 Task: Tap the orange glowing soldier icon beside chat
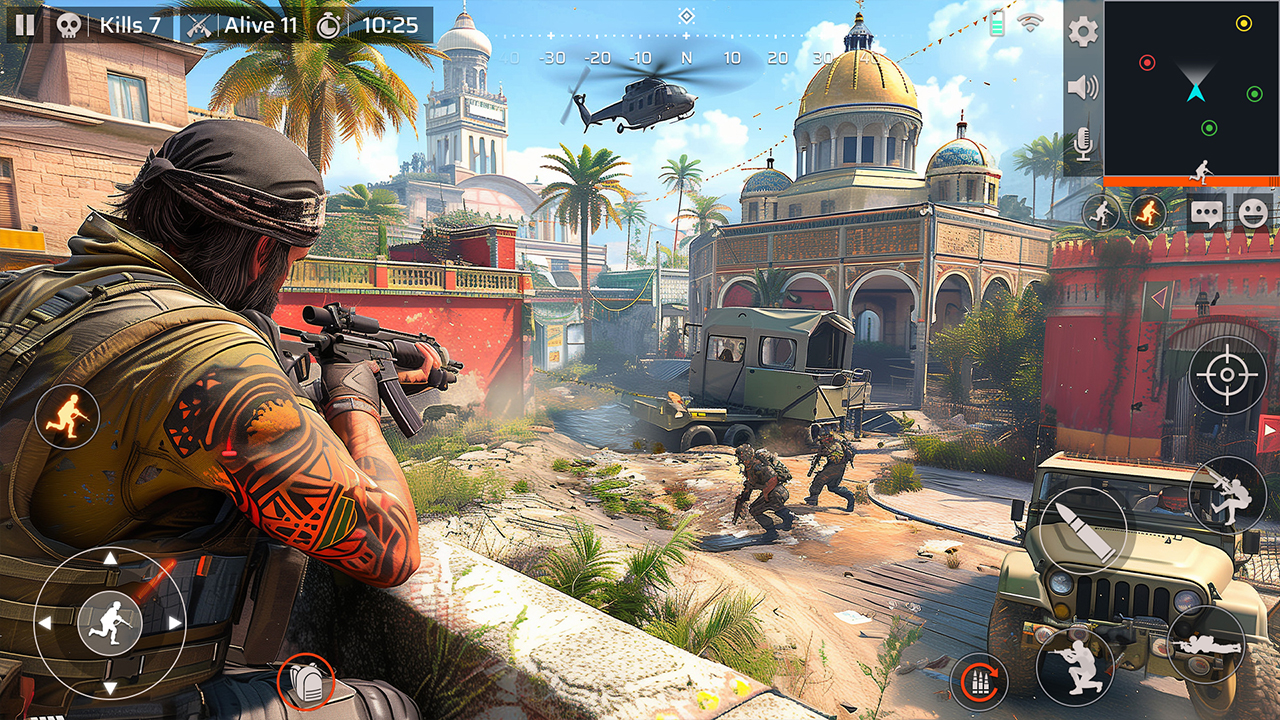(x=1148, y=213)
